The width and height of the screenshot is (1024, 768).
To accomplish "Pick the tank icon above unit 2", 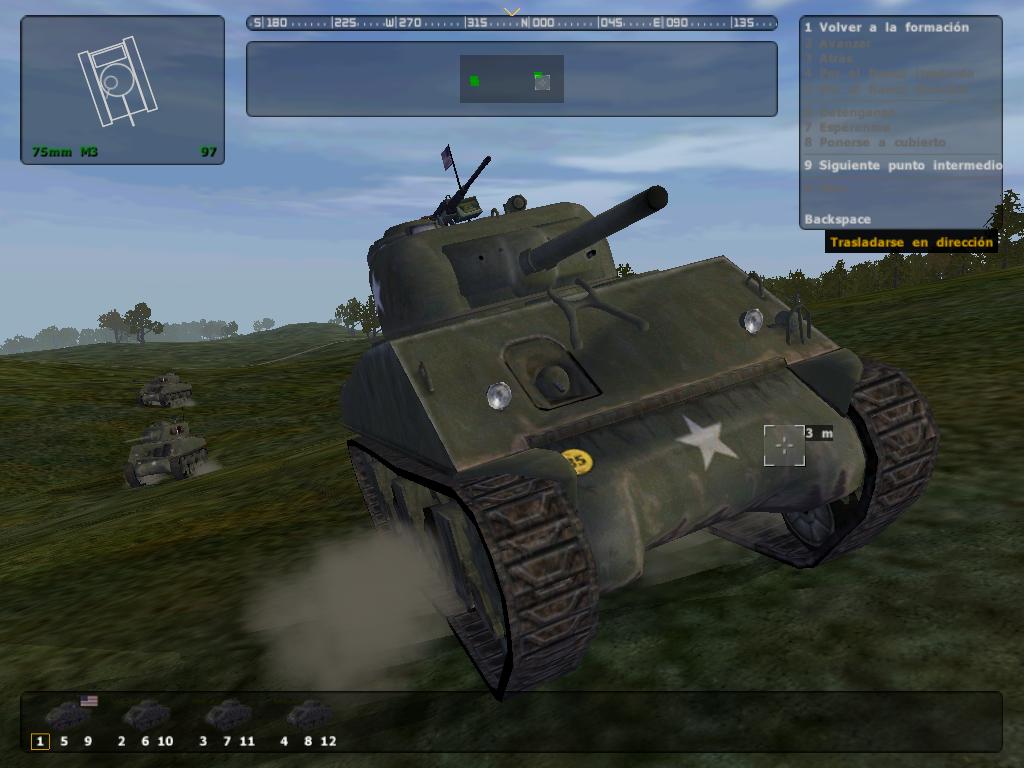I will click(146, 714).
